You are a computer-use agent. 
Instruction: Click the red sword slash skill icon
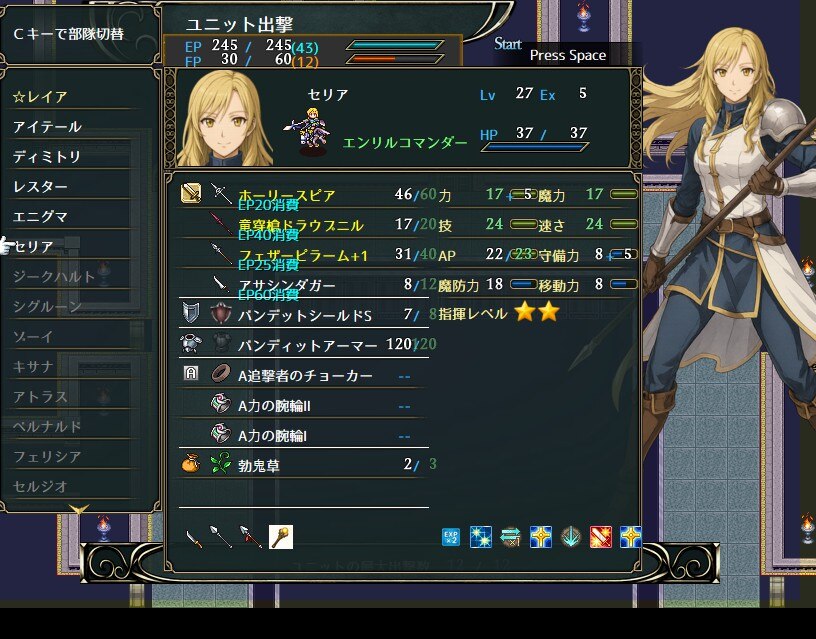click(x=601, y=537)
